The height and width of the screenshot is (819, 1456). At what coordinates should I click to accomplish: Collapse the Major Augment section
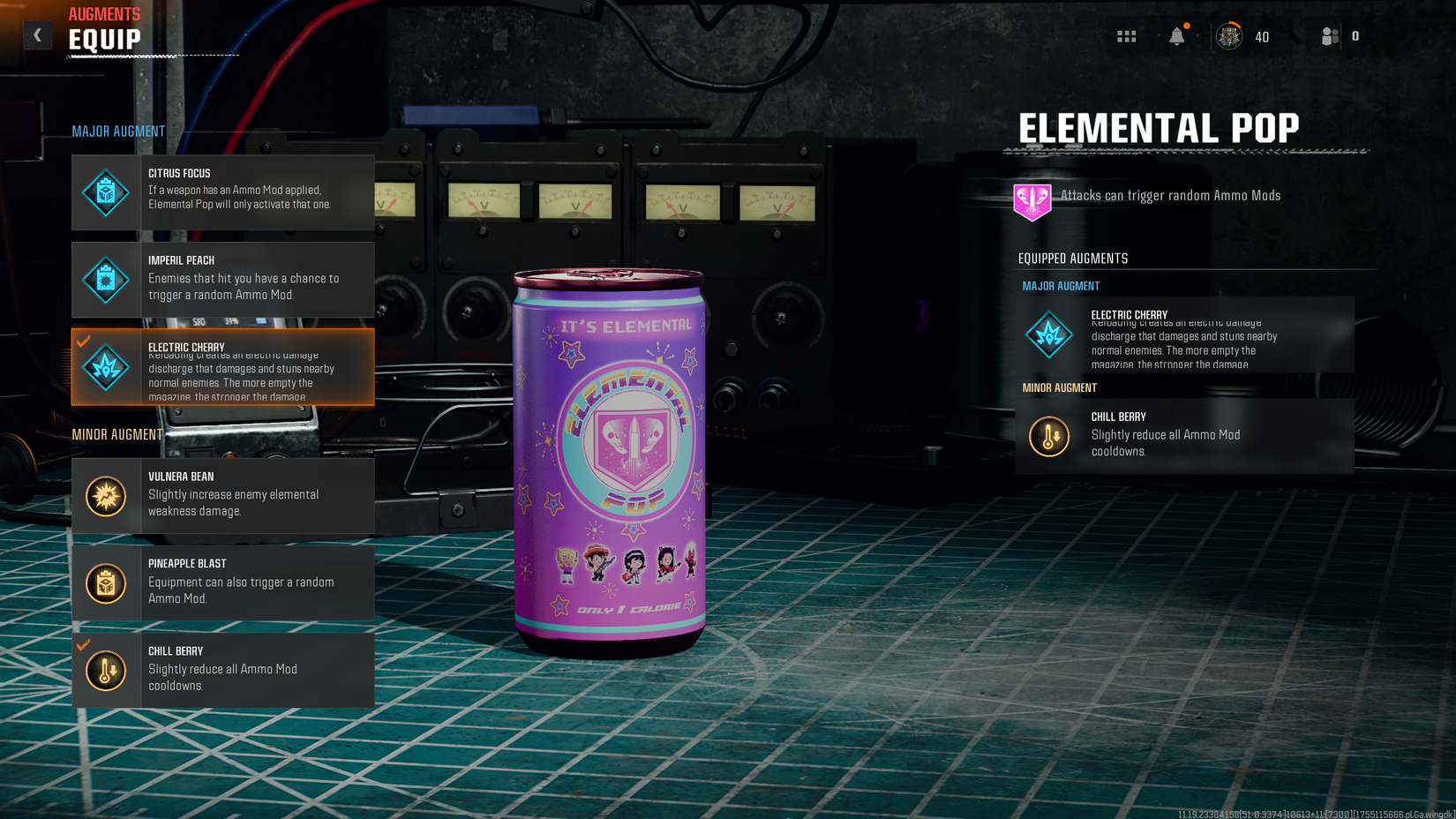coord(117,131)
